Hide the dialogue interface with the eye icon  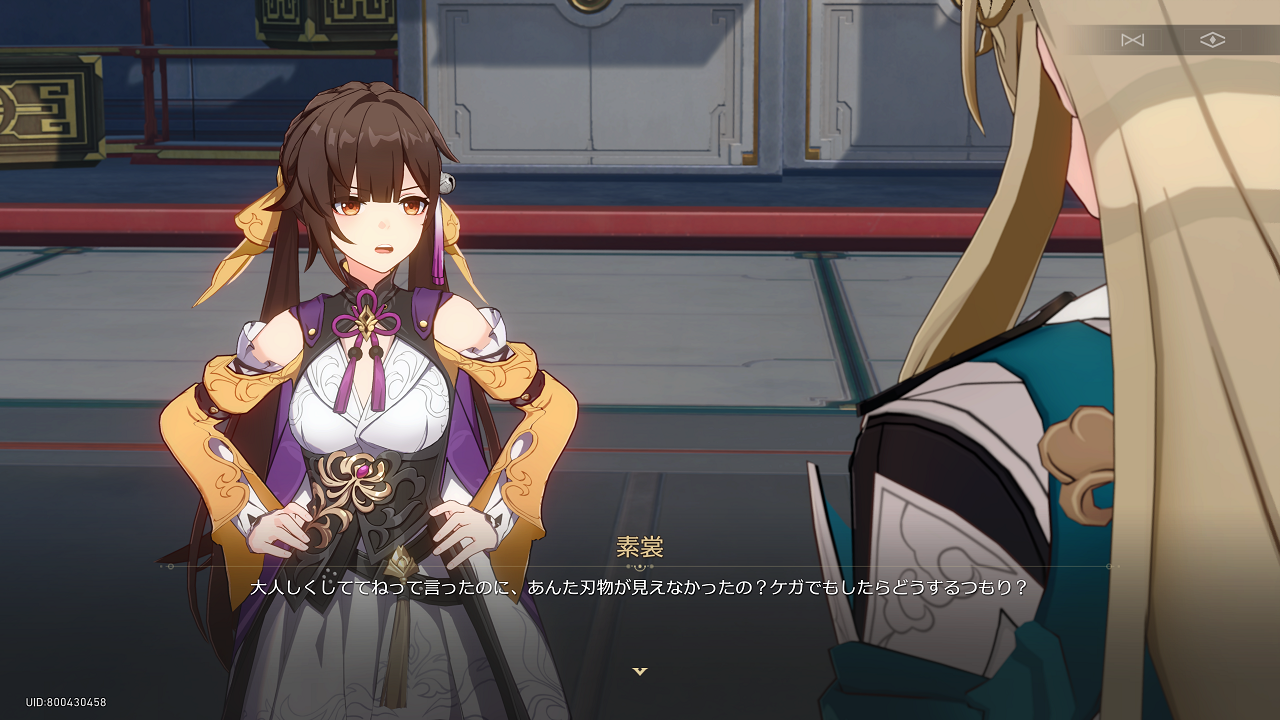point(1212,40)
